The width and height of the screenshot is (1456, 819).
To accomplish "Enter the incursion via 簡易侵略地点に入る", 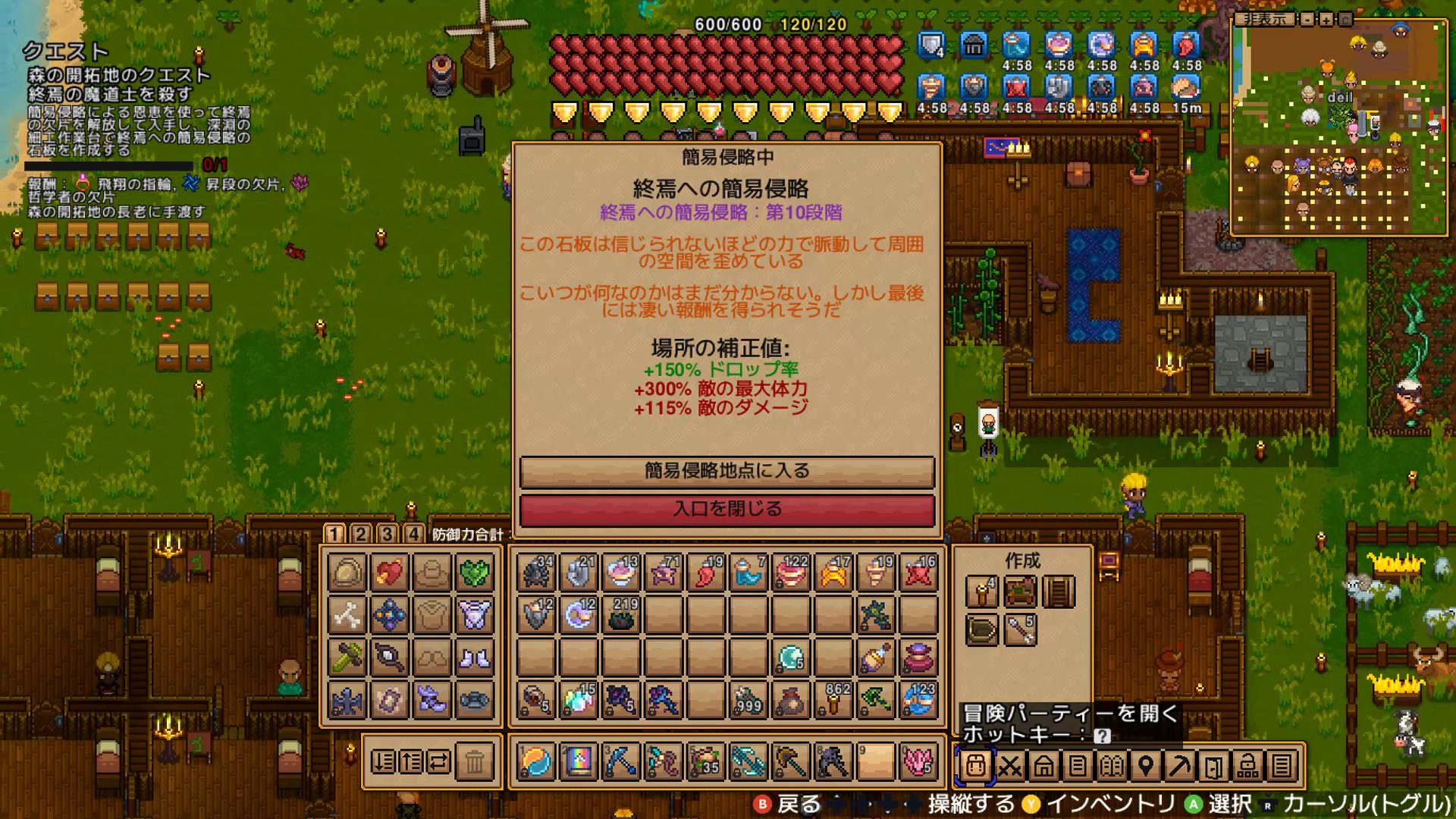I will coord(726,471).
